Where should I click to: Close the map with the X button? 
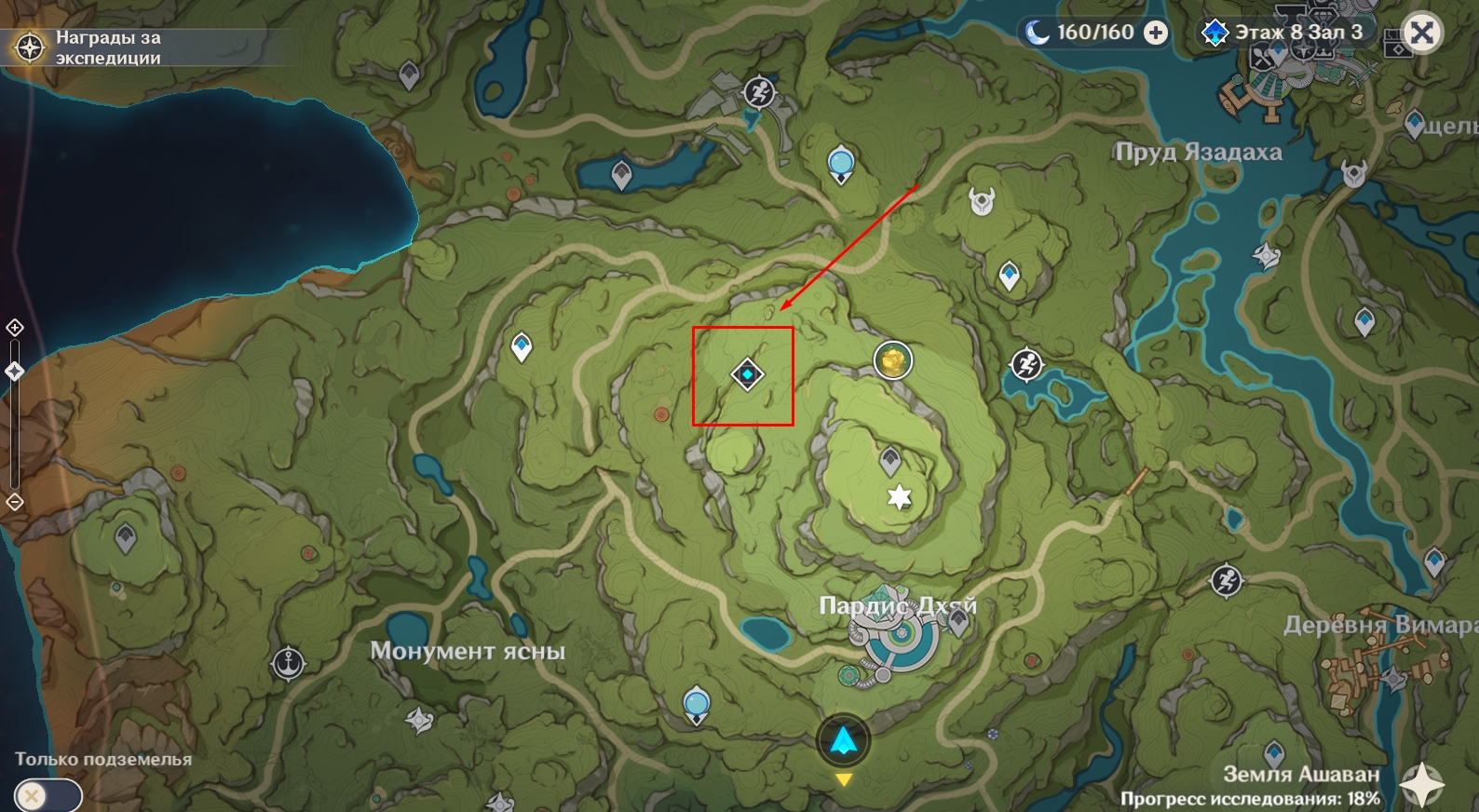click(1421, 34)
